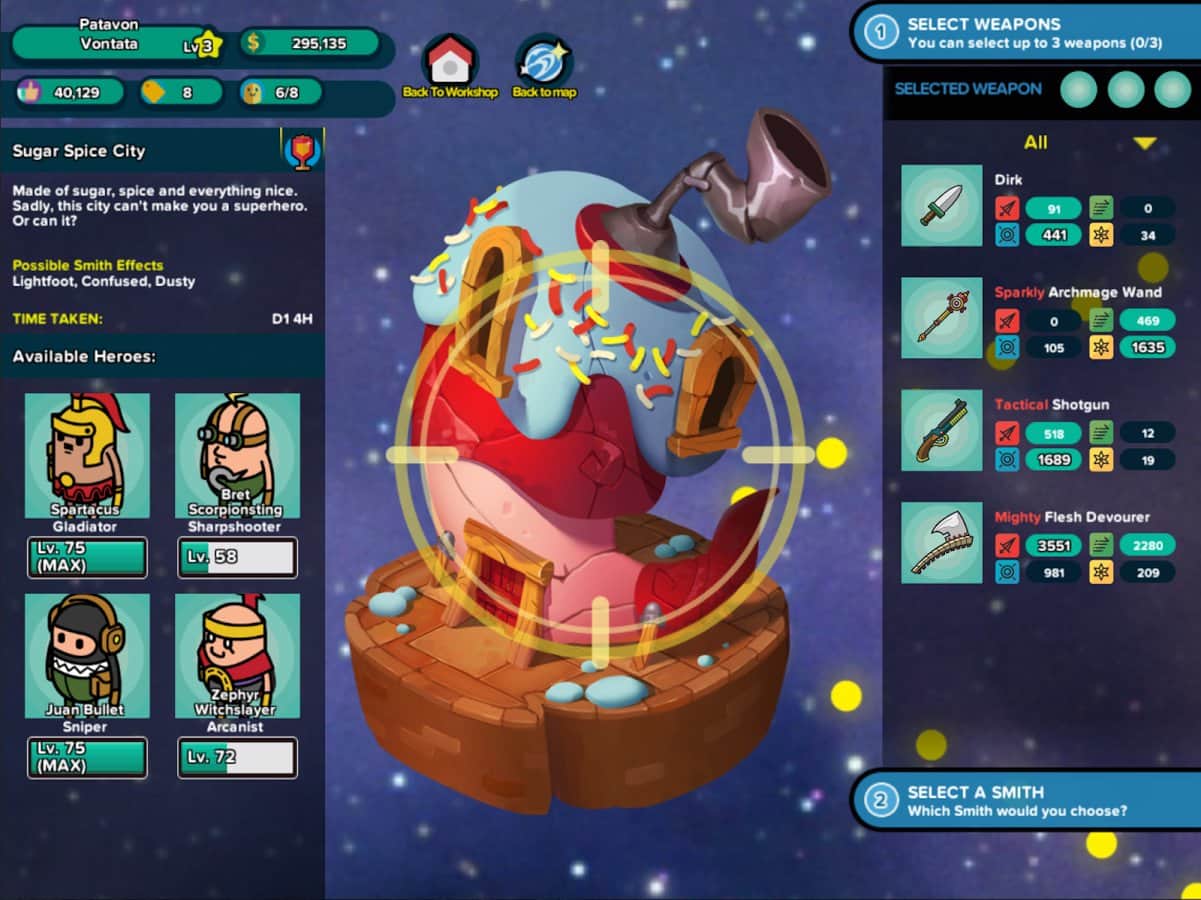Viewport: 1201px width, 900px height.
Task: Open the Select Weapons step header
Action: [x=1025, y=33]
